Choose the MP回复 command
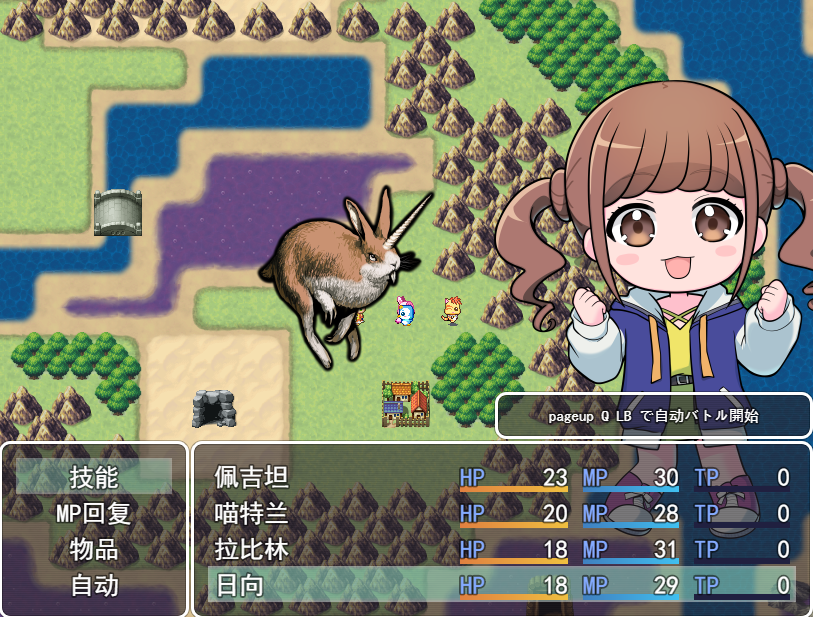The width and height of the screenshot is (813, 617). point(94,514)
